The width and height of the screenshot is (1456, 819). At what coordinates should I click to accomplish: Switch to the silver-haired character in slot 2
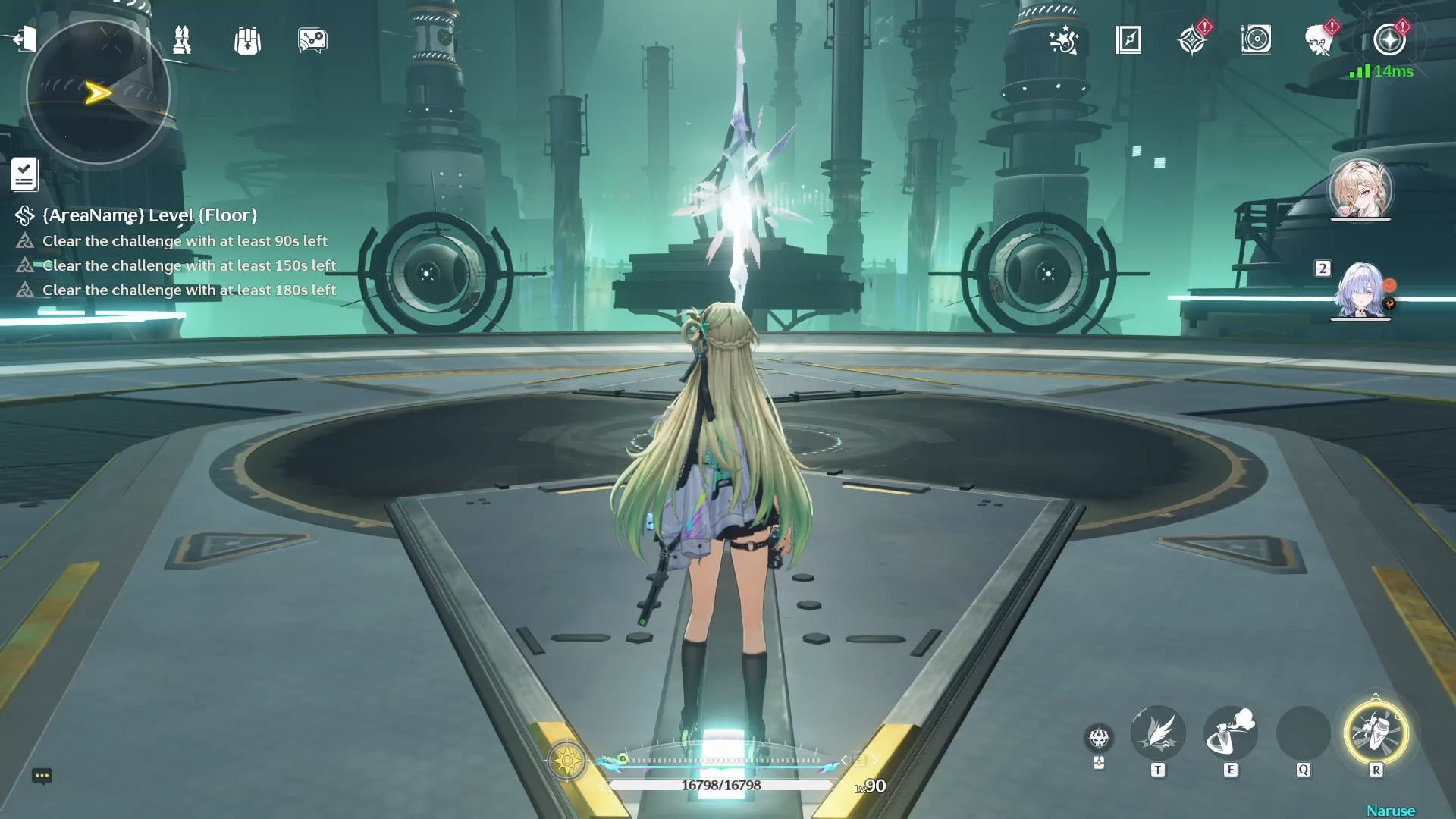point(1361,290)
